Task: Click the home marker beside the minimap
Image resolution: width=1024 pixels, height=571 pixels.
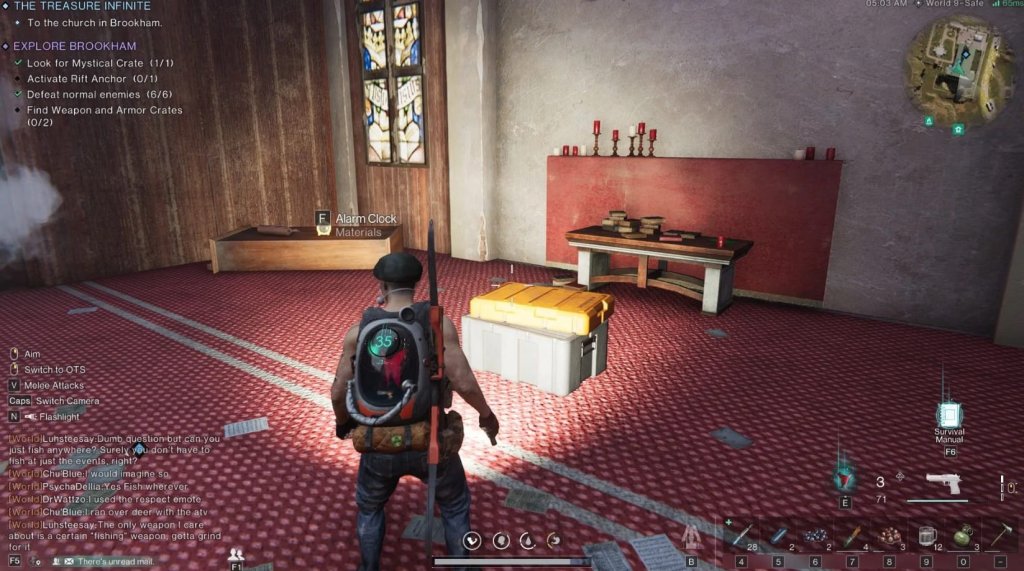Action: pos(958,129)
